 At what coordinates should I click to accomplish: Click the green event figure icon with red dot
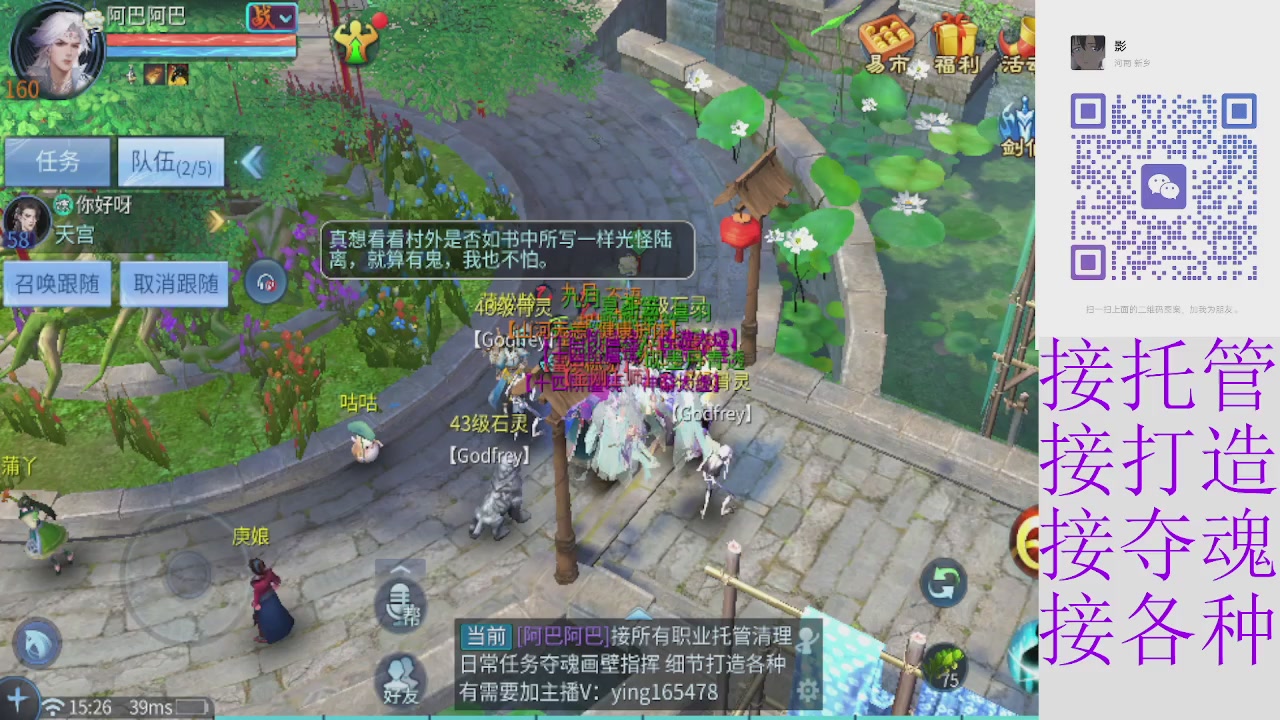pos(358,42)
